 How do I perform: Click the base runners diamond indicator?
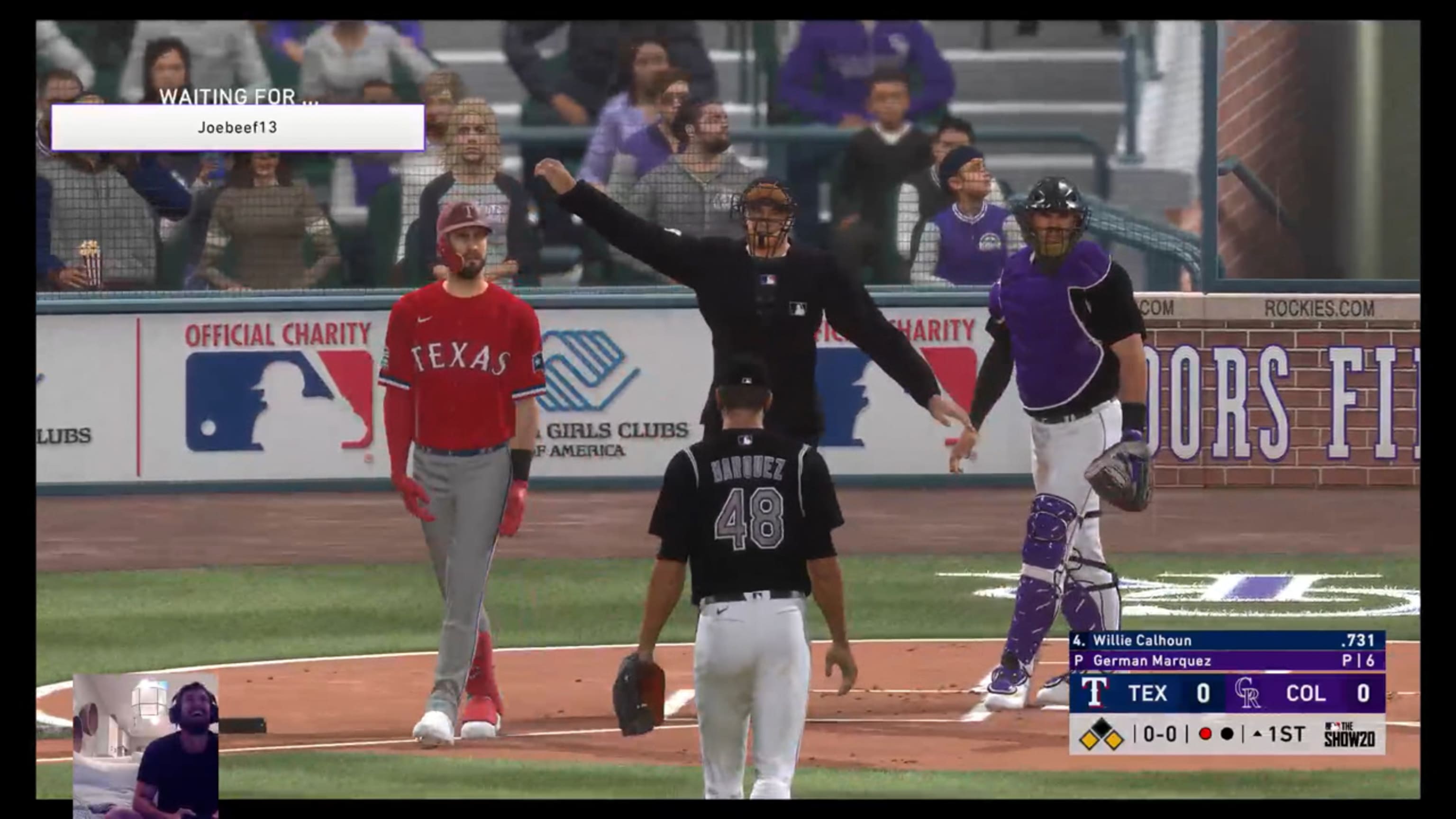tap(1101, 734)
